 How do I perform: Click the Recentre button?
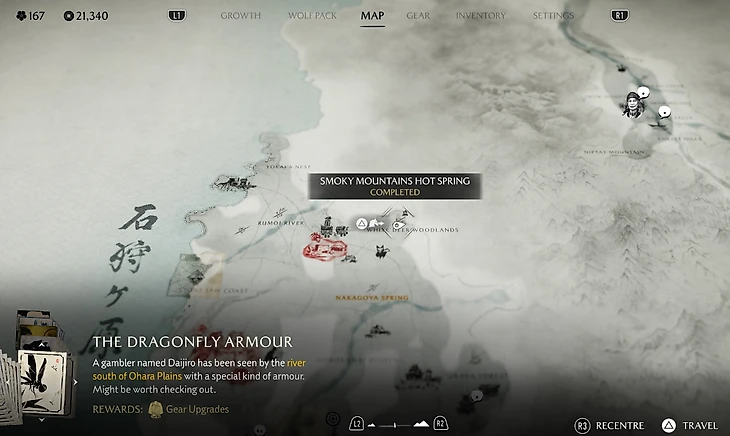coord(612,425)
